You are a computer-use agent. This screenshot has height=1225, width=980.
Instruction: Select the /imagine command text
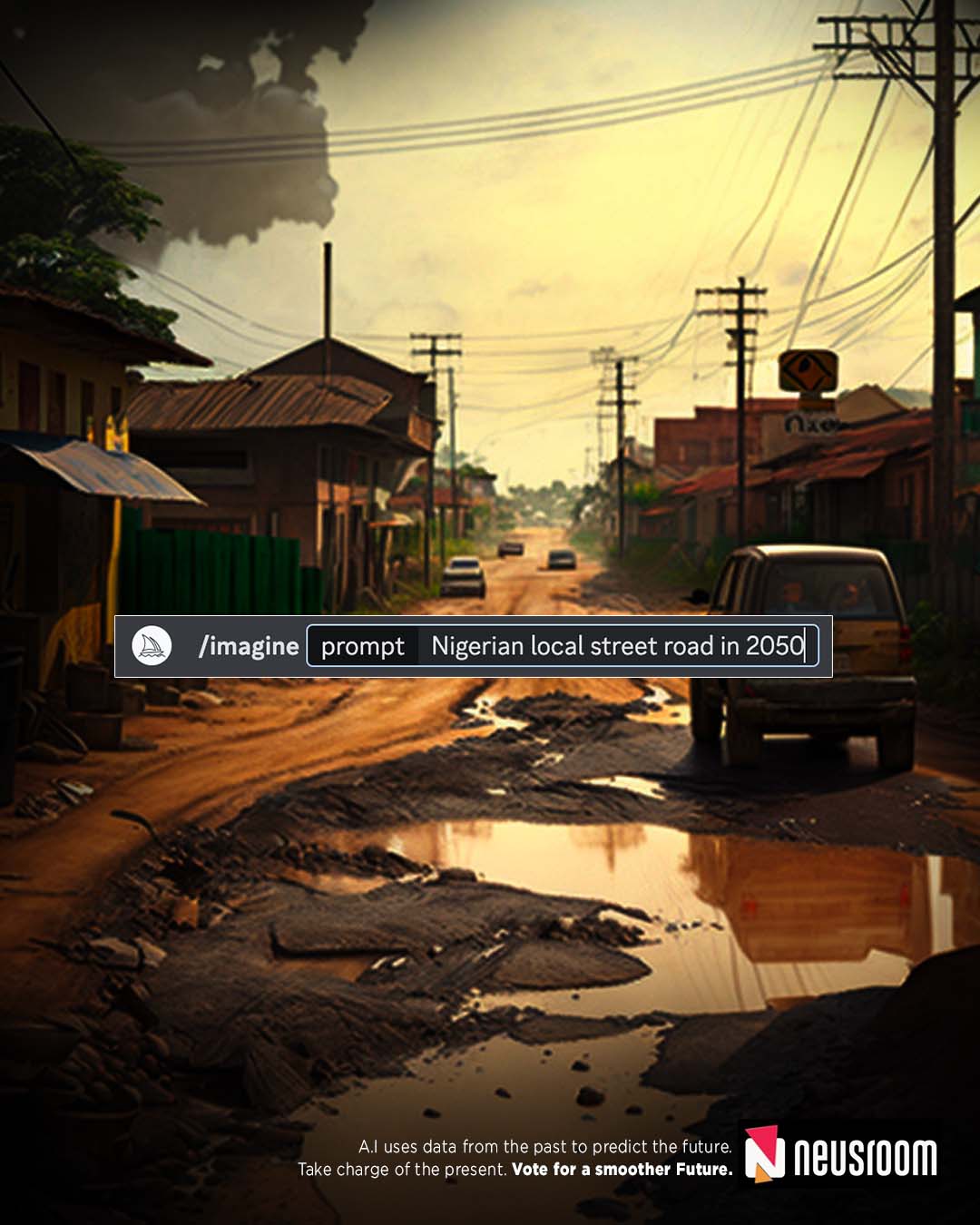point(249,646)
